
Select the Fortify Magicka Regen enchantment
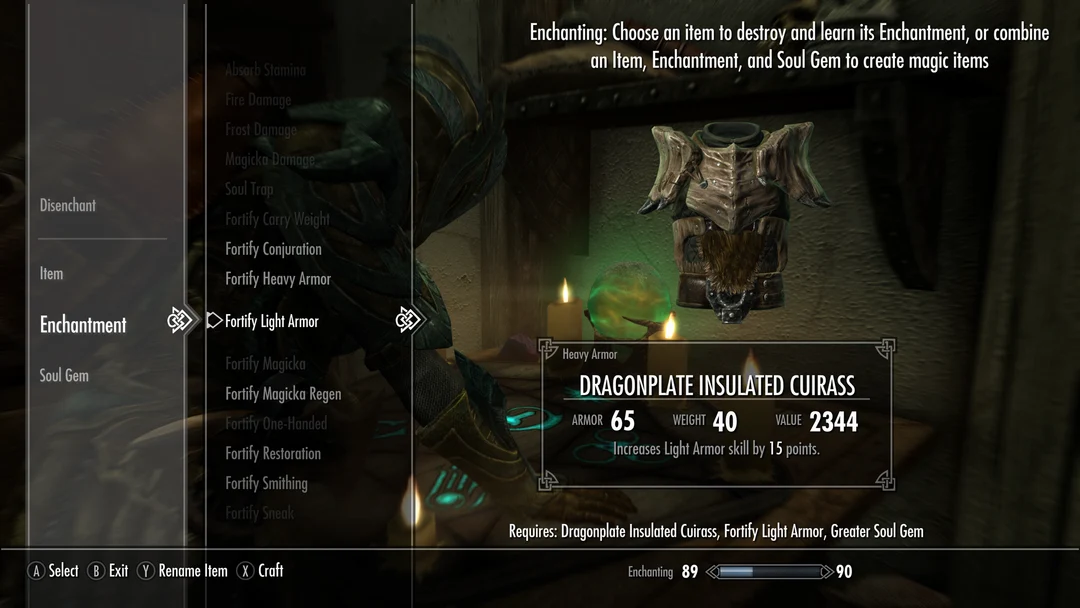[283, 394]
